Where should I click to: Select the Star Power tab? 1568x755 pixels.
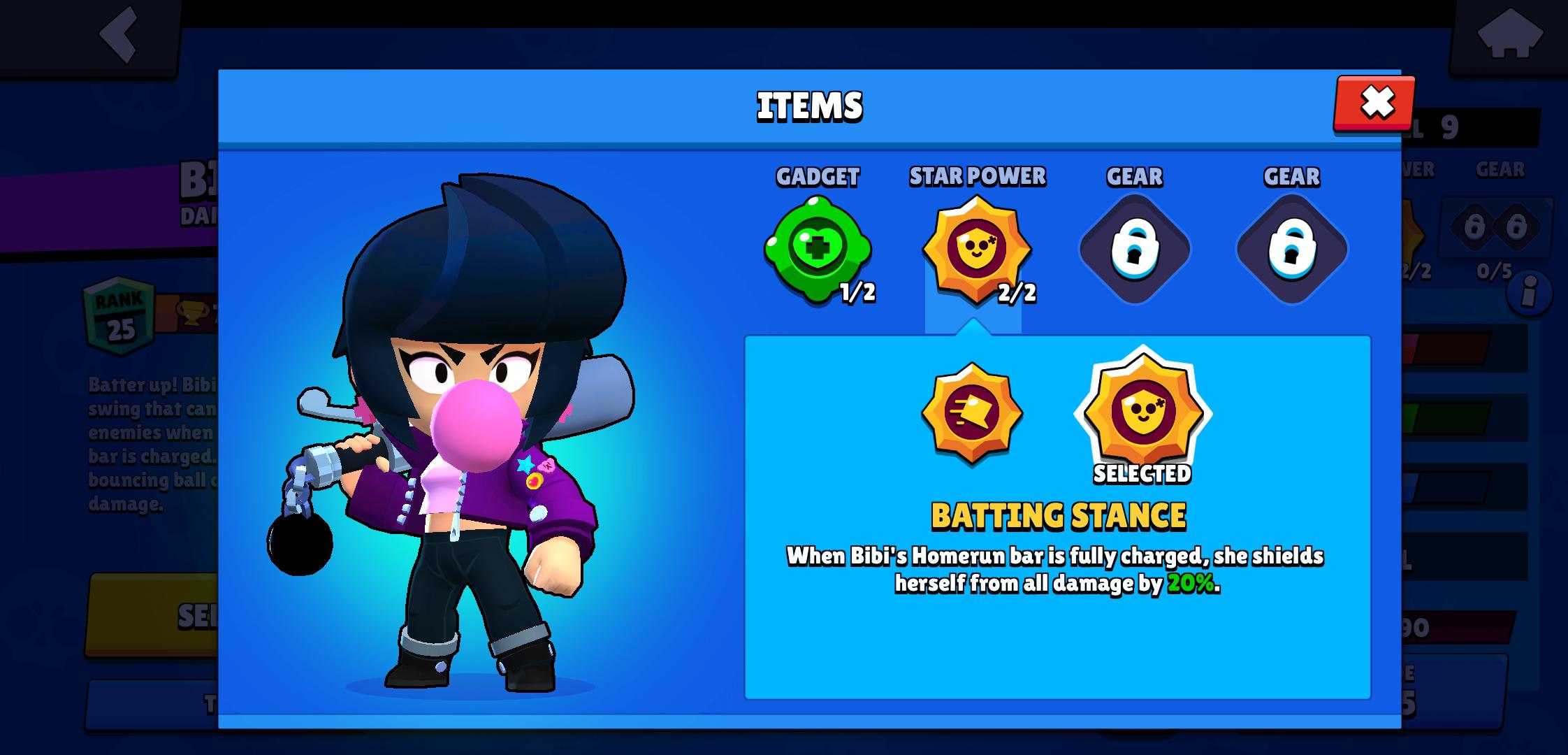click(977, 249)
